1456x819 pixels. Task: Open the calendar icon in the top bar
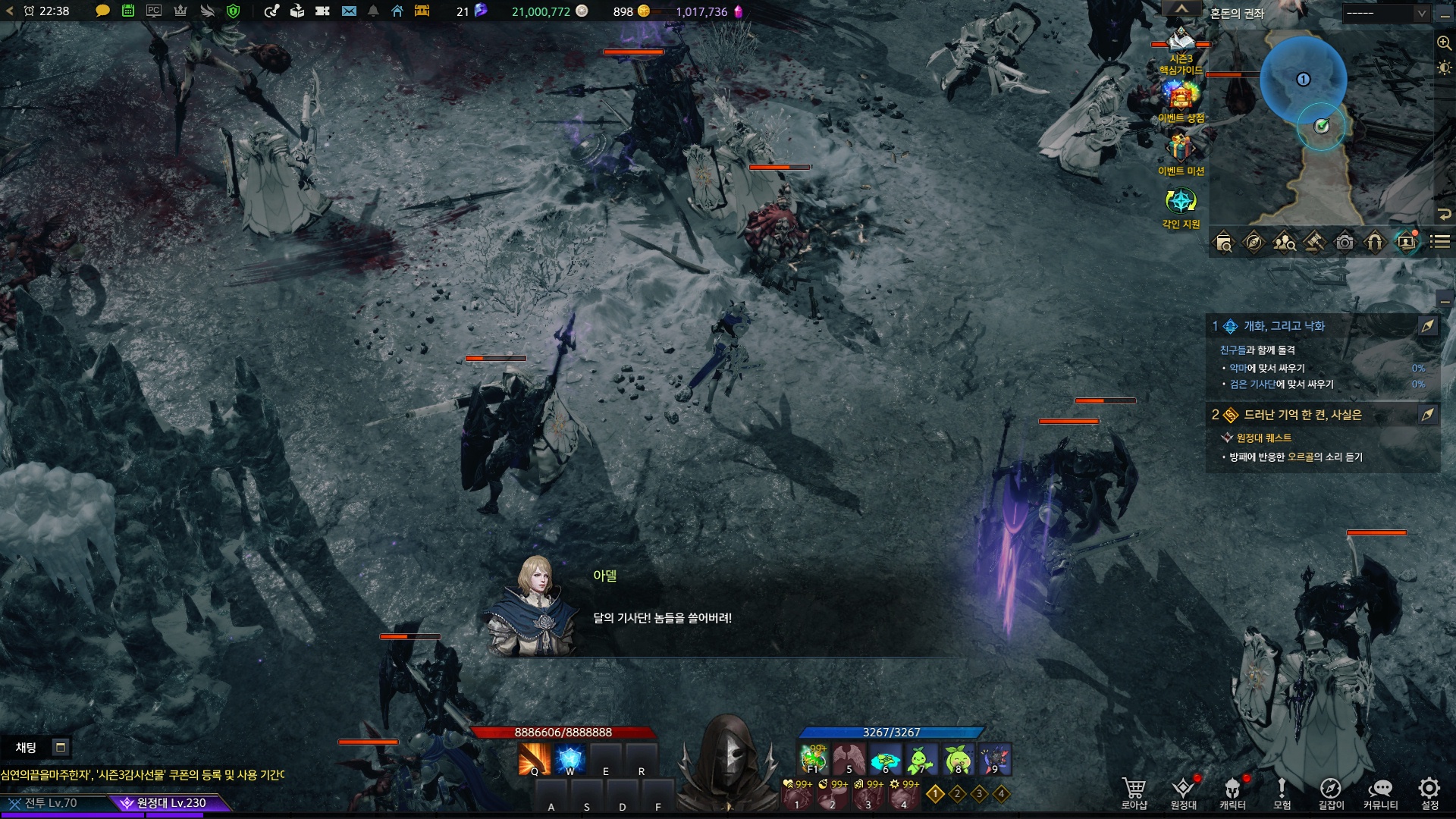(128, 11)
